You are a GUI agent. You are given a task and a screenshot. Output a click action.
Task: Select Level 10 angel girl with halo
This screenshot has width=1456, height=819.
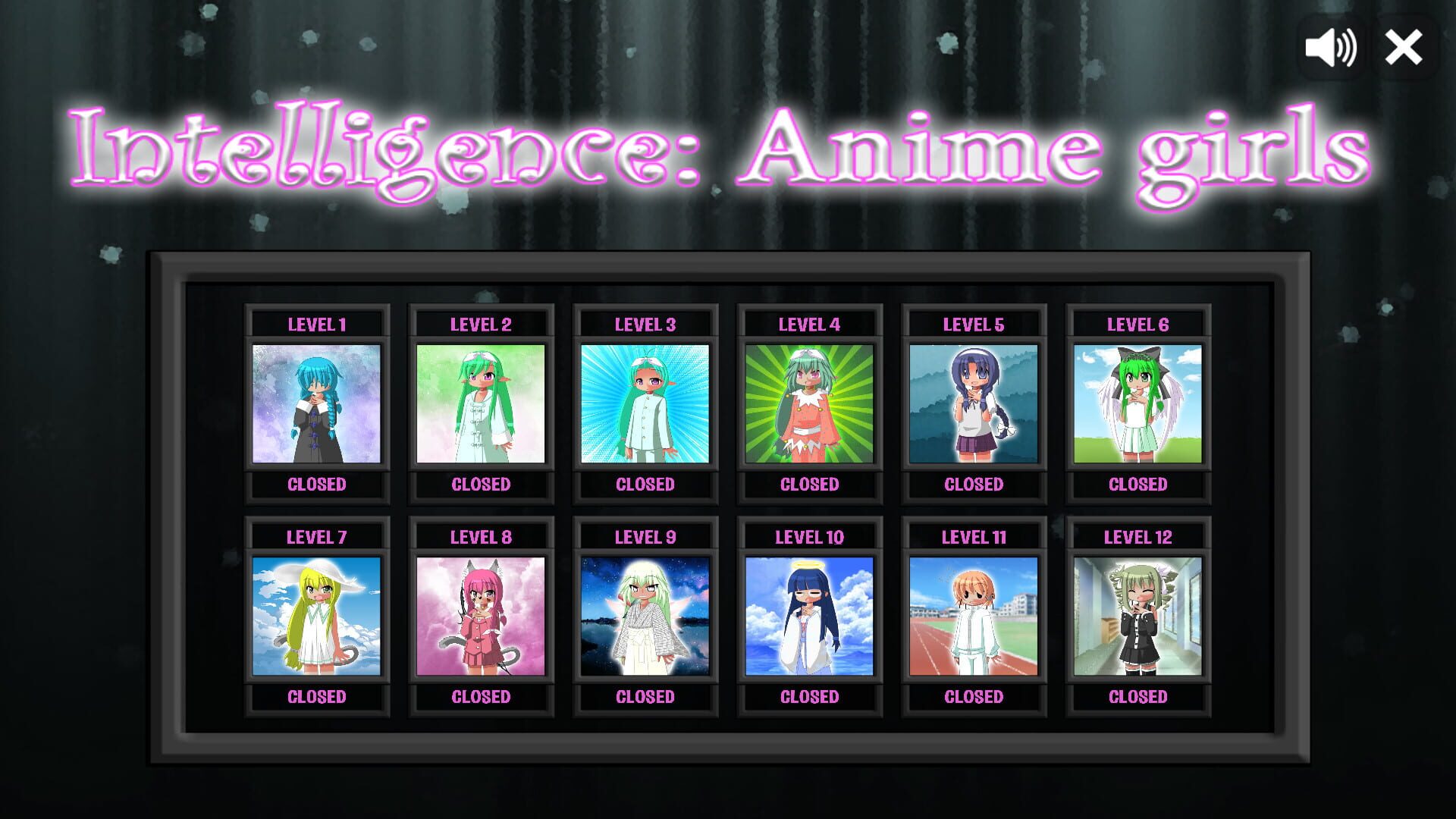[x=809, y=616]
